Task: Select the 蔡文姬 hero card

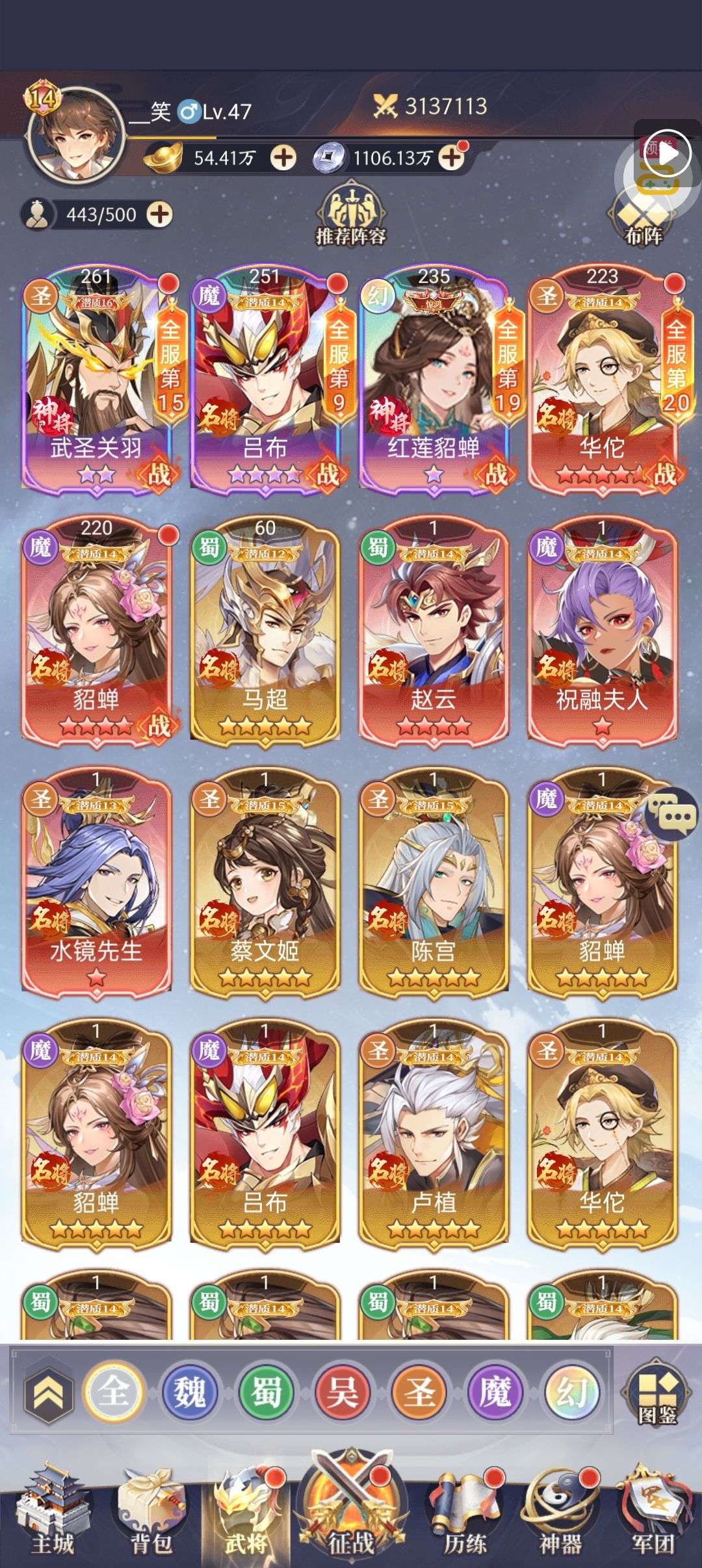Action: [x=265, y=882]
